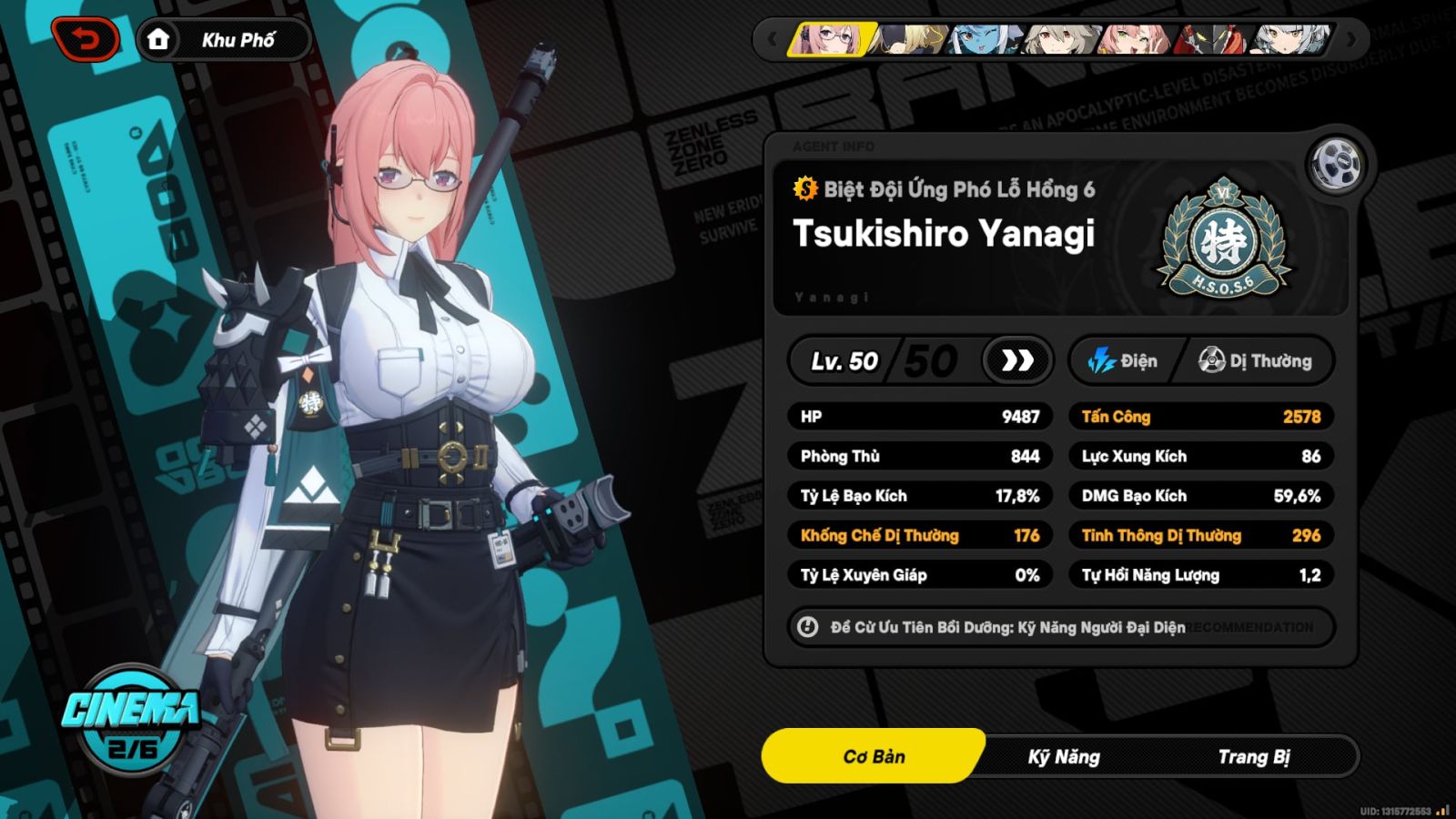Image resolution: width=1456 pixels, height=819 pixels.
Task: Select the Cơ Bản tab
Action: (x=874, y=757)
